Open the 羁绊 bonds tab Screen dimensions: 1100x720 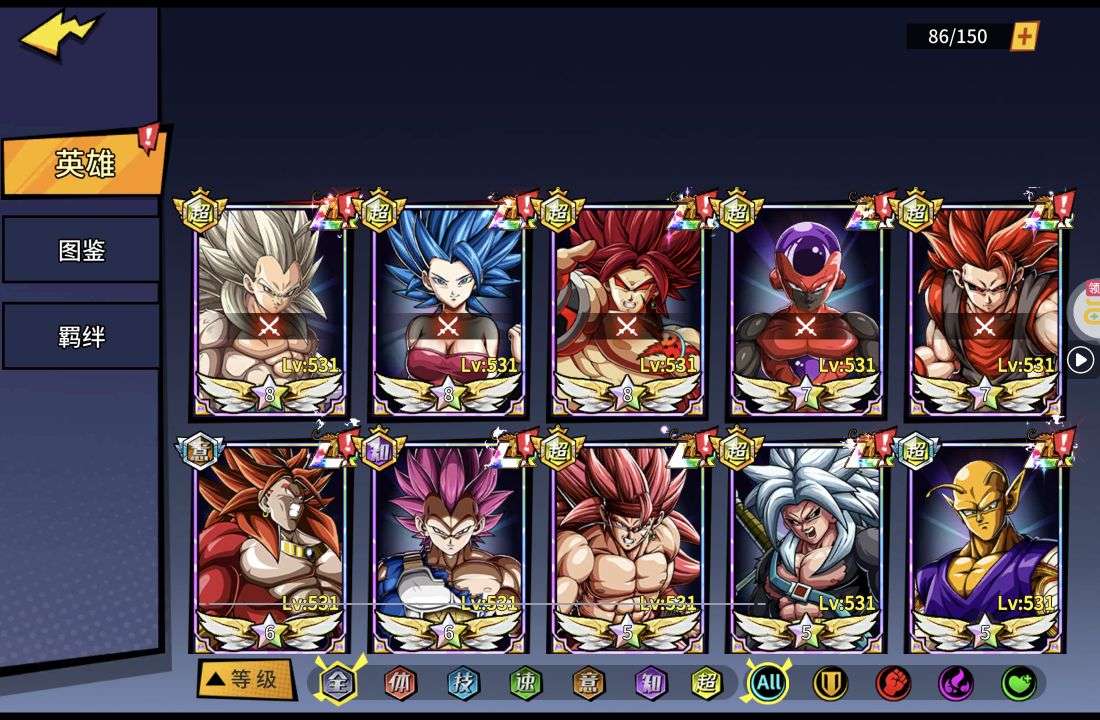(x=81, y=336)
